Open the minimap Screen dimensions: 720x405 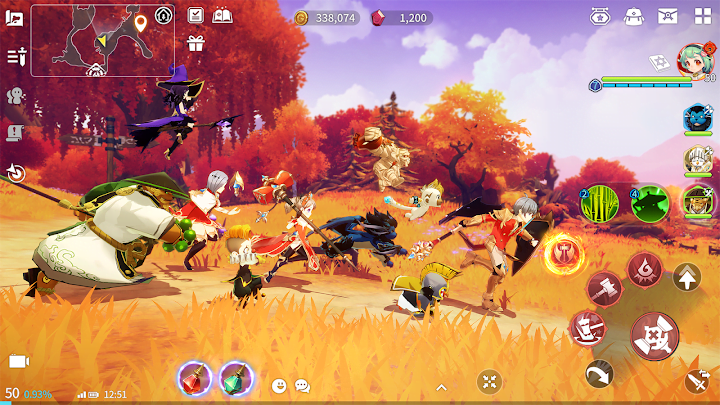click(102, 40)
